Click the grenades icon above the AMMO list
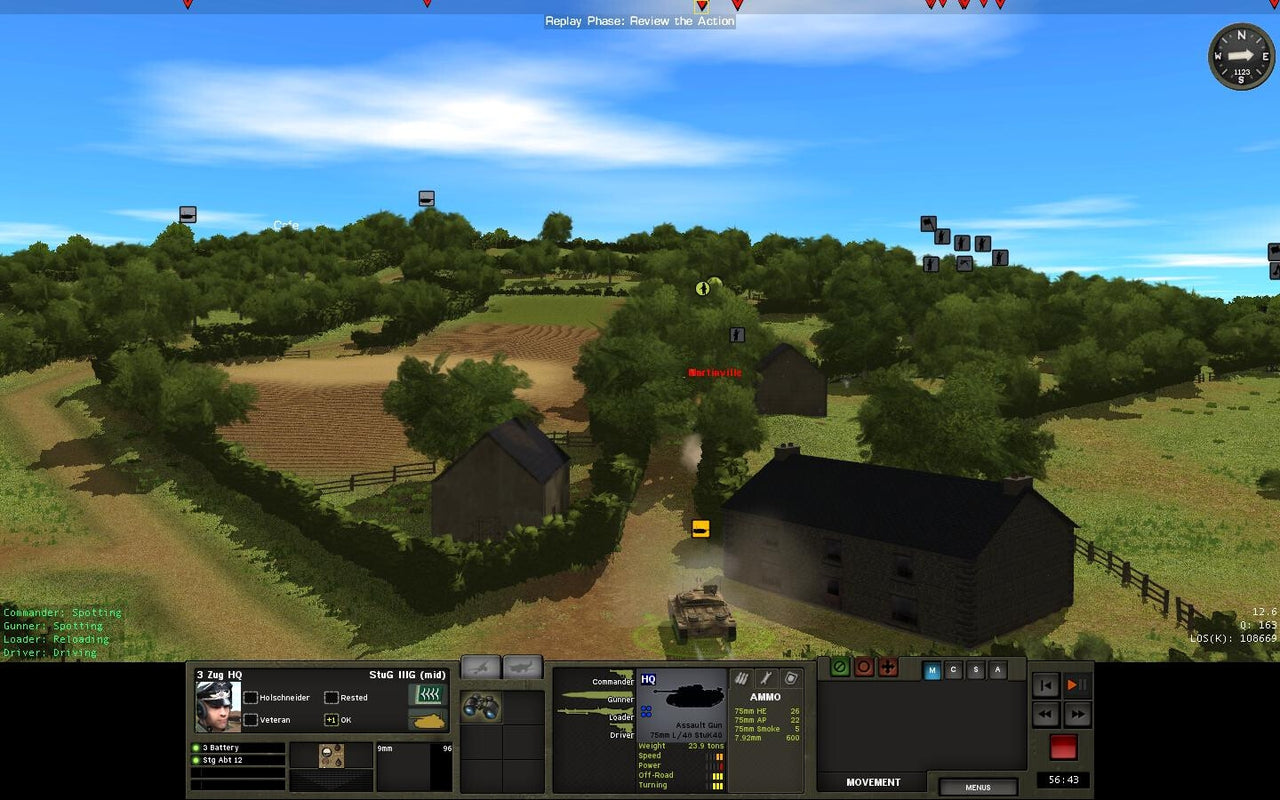Viewport: 1280px width, 800px height. 742,678
